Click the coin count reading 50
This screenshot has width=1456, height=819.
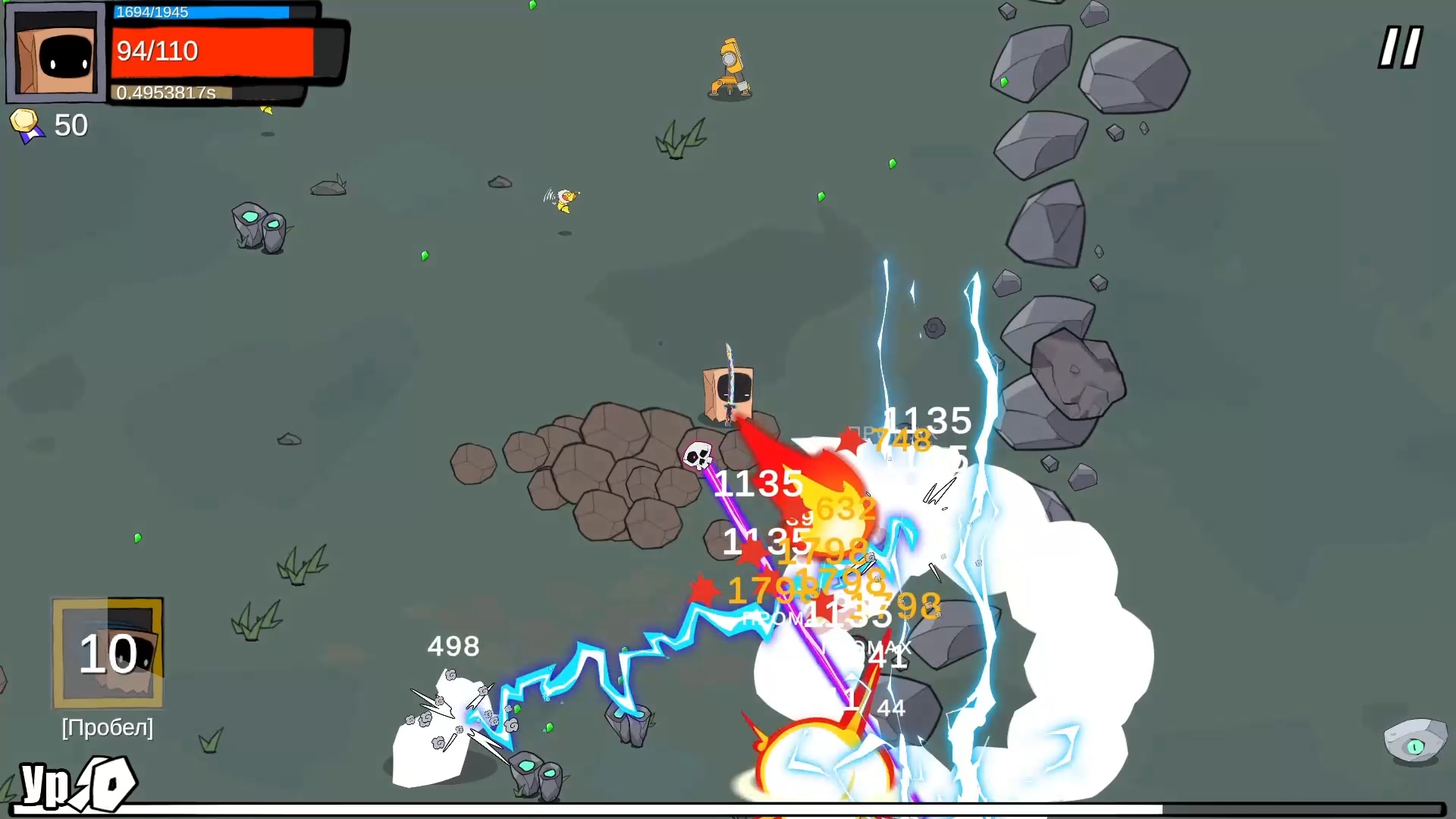[72, 124]
